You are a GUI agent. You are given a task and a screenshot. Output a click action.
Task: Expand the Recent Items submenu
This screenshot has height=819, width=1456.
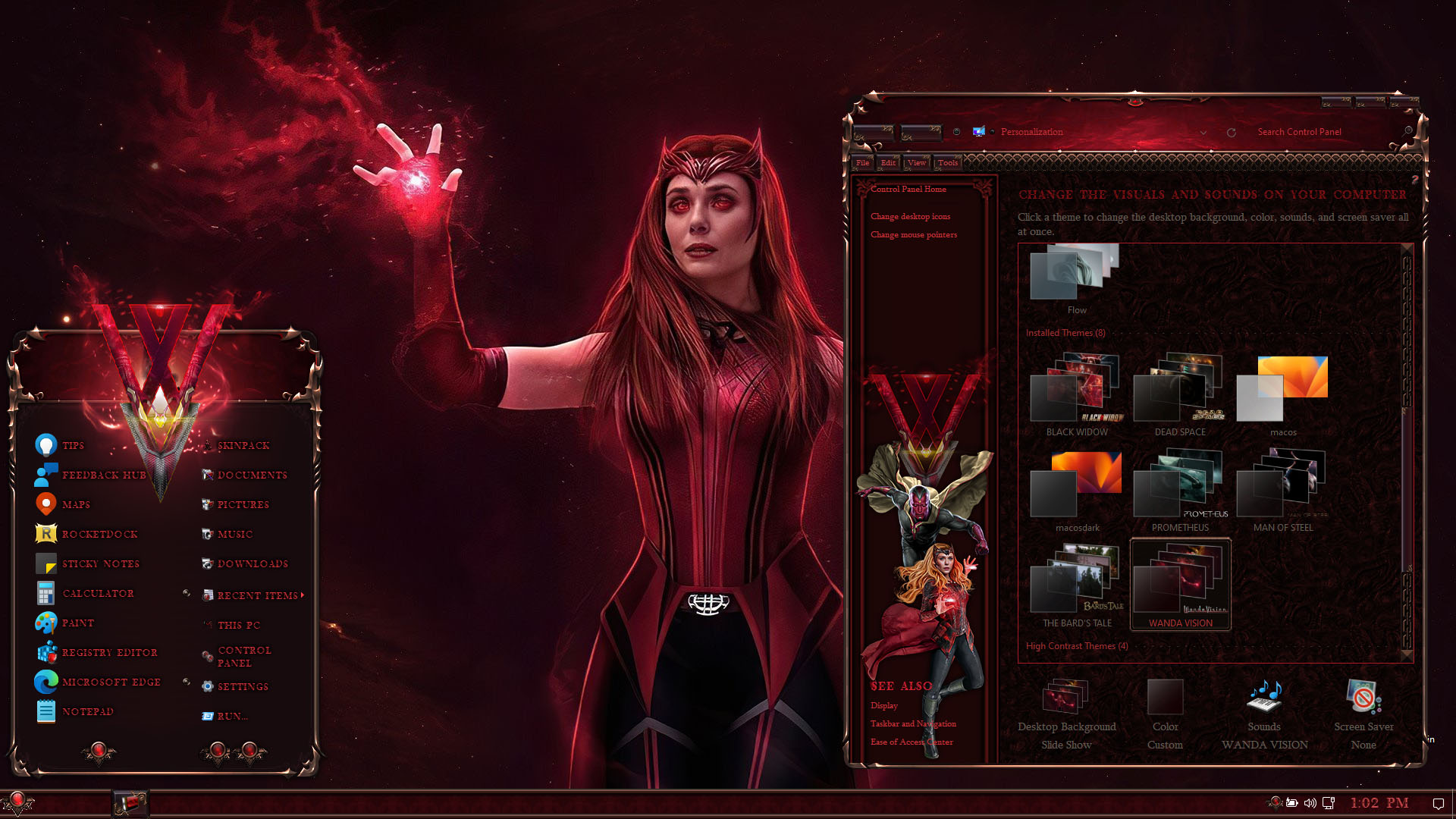coord(257,595)
